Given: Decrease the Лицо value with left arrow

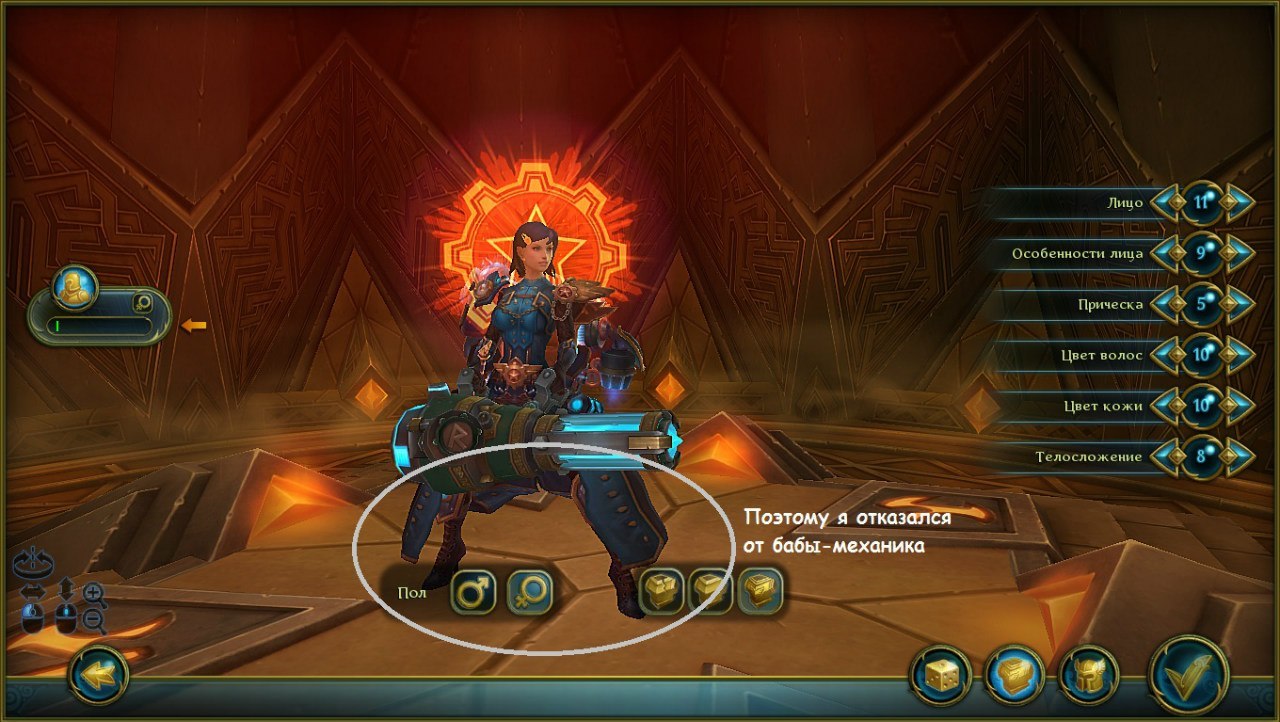Looking at the screenshot, I should pos(1165,202).
